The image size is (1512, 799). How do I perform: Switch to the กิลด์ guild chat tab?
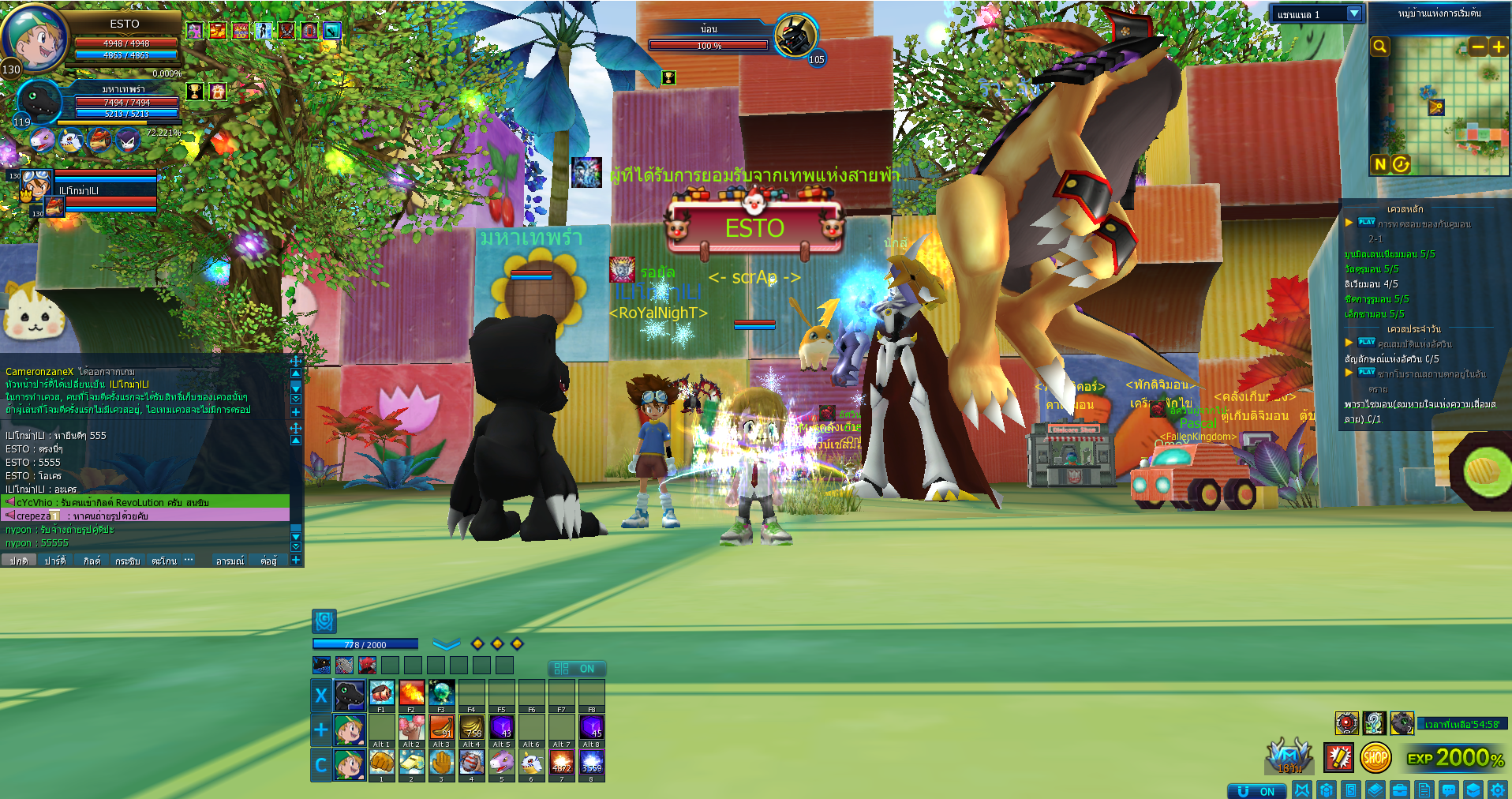point(92,561)
